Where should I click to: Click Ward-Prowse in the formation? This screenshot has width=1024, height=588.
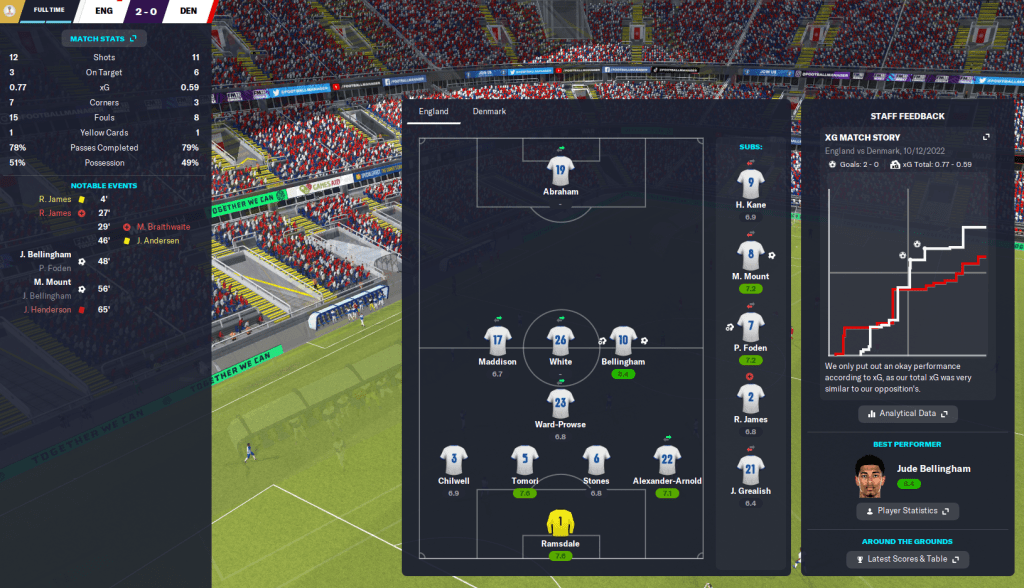tap(560, 403)
